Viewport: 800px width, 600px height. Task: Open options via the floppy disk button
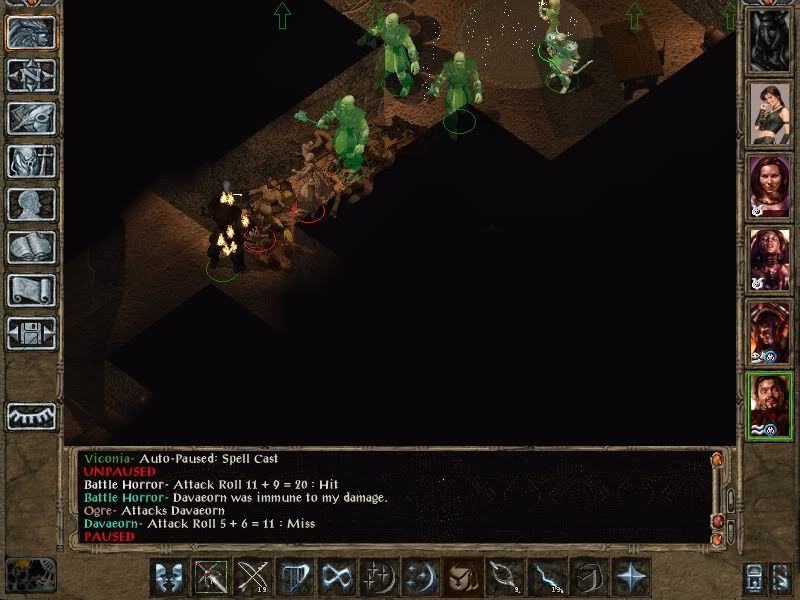(31, 333)
